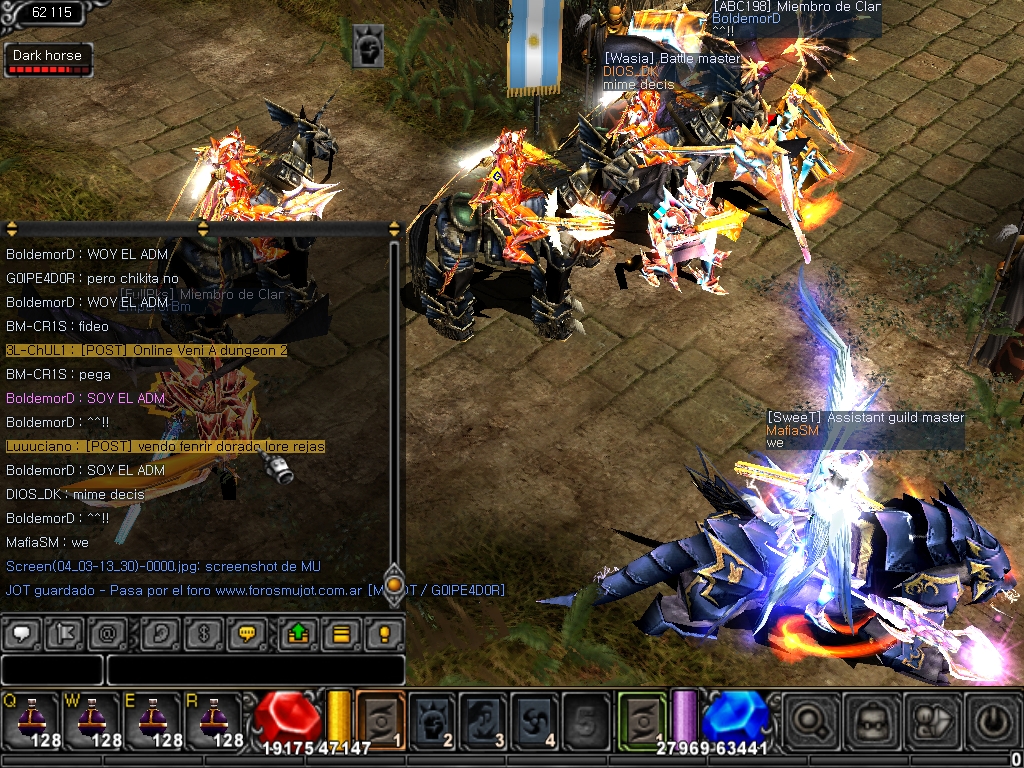Screen dimensions: 1024x768
Task: Toggle the dollar sign chat button
Action: tap(202, 633)
